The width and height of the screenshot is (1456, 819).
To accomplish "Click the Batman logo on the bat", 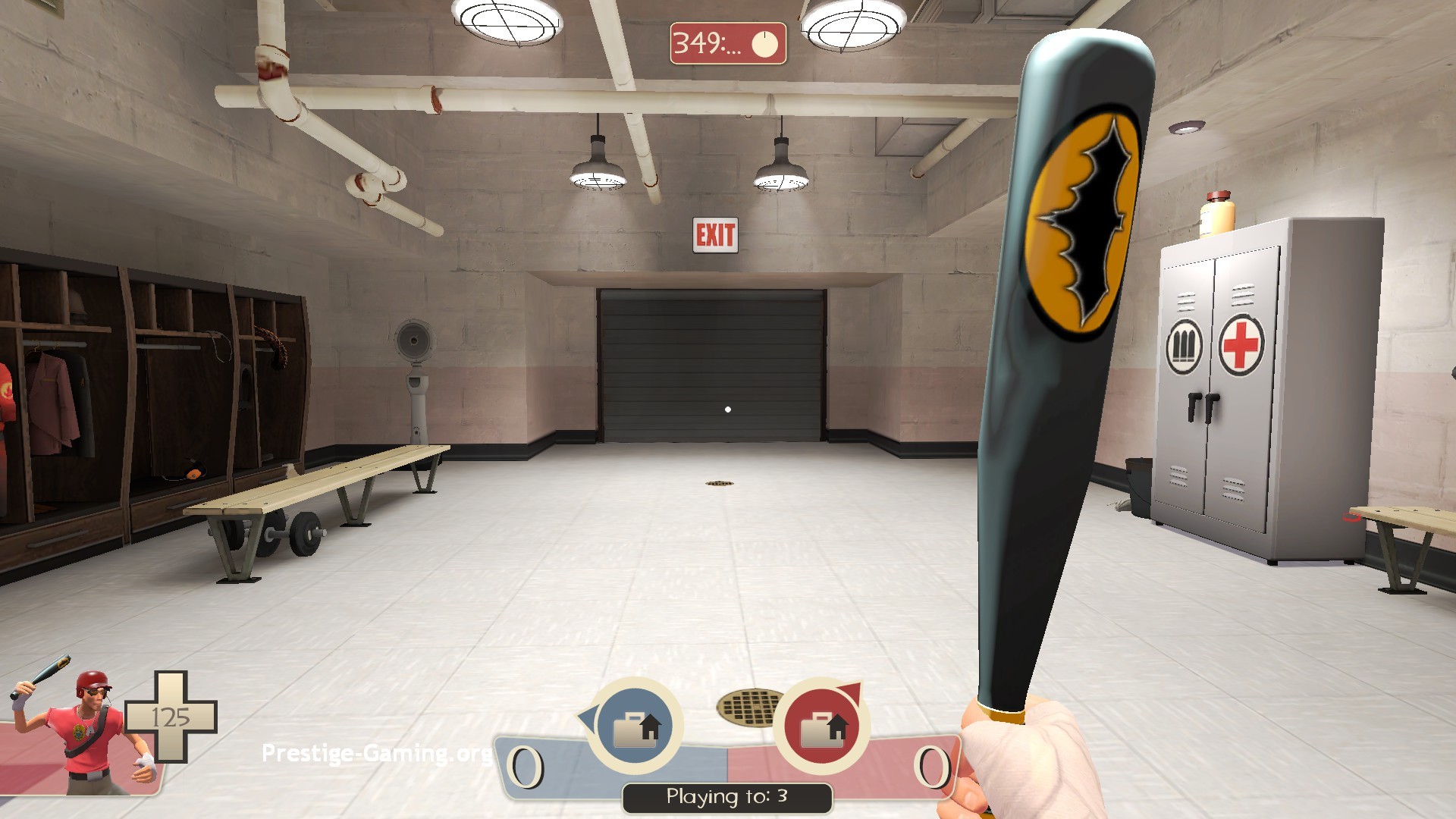I will point(1082,231).
